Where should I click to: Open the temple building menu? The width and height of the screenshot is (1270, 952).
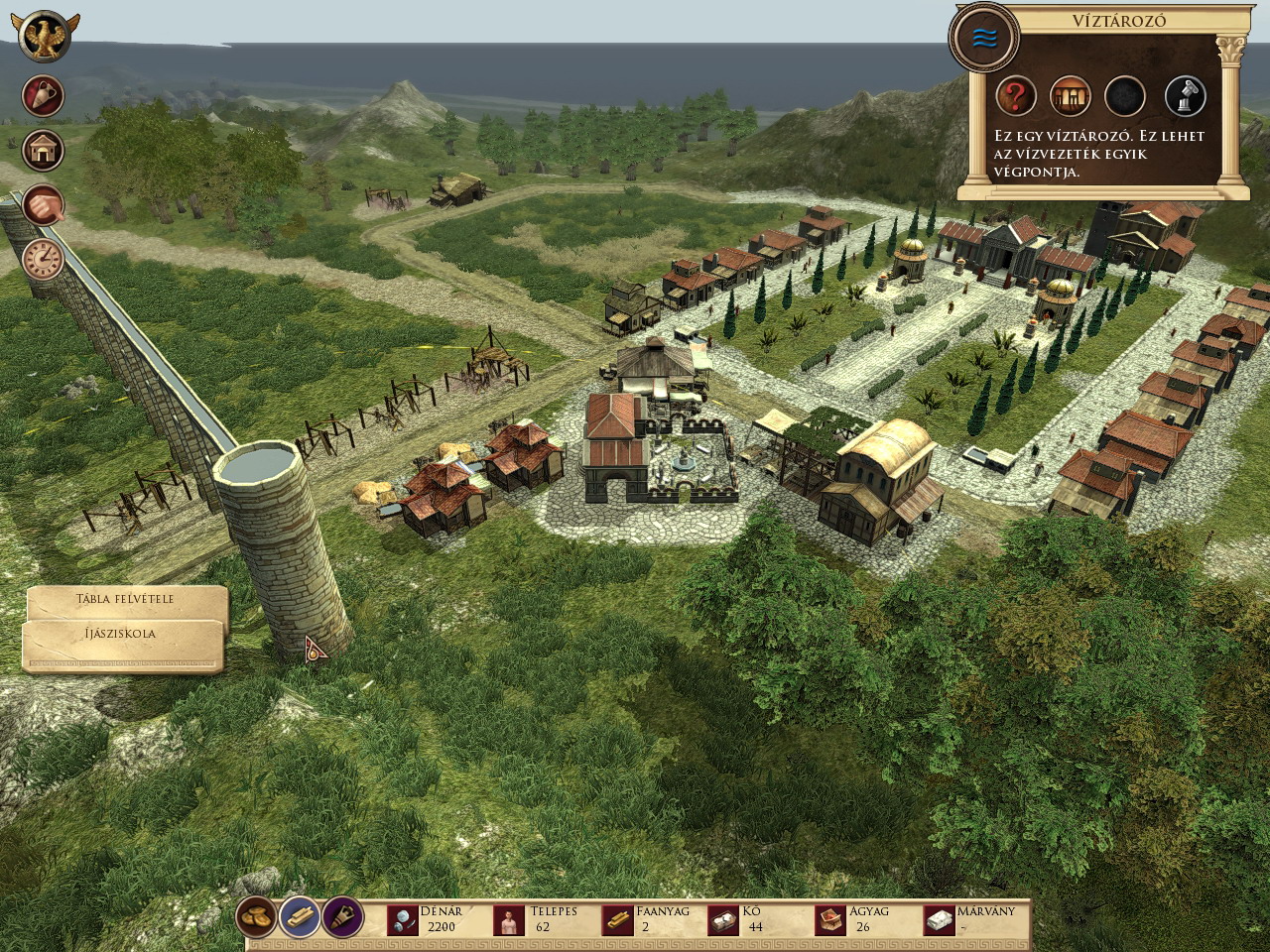point(44,151)
